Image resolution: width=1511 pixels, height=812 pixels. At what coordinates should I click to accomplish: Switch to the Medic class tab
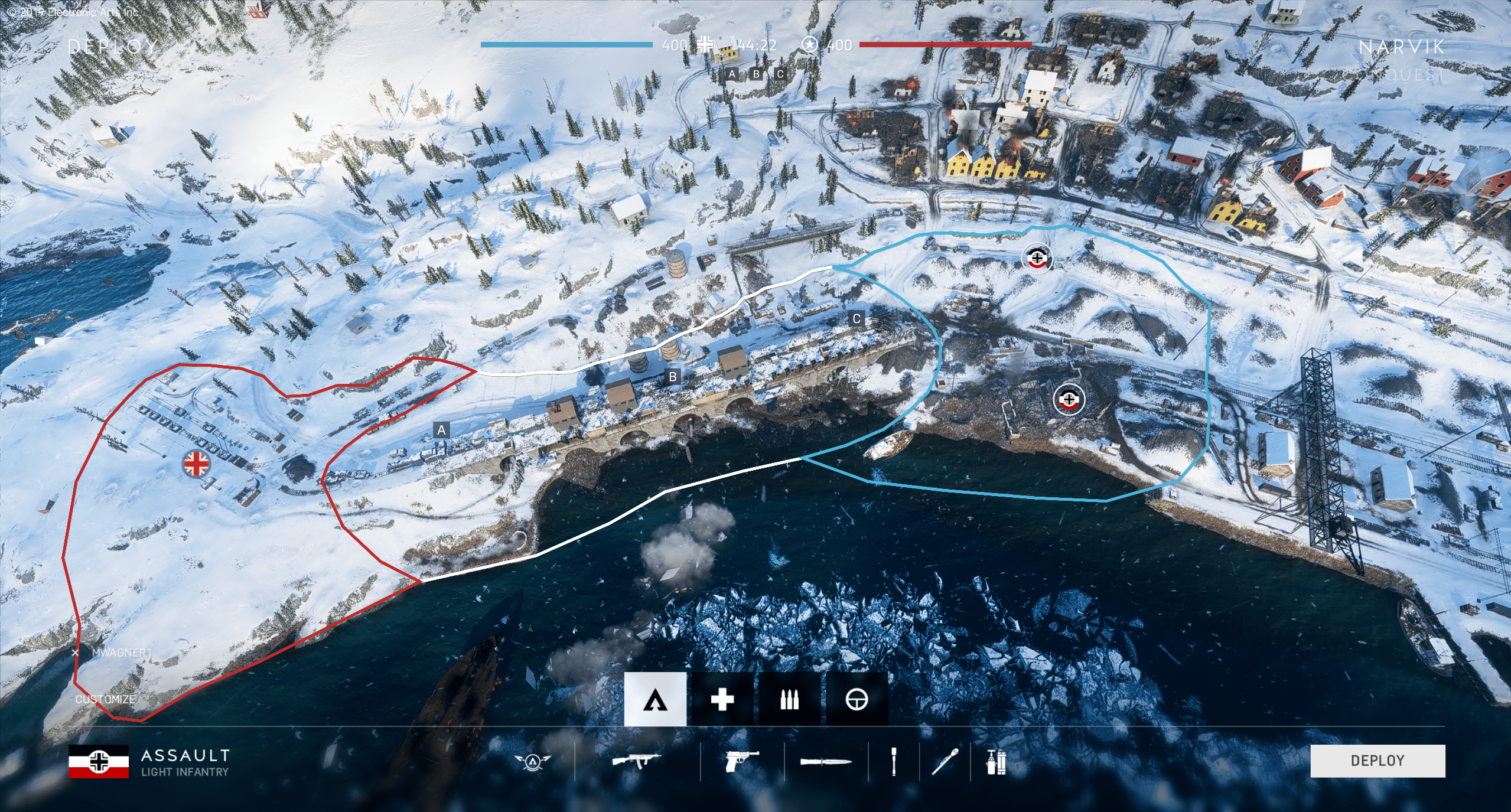point(722,700)
